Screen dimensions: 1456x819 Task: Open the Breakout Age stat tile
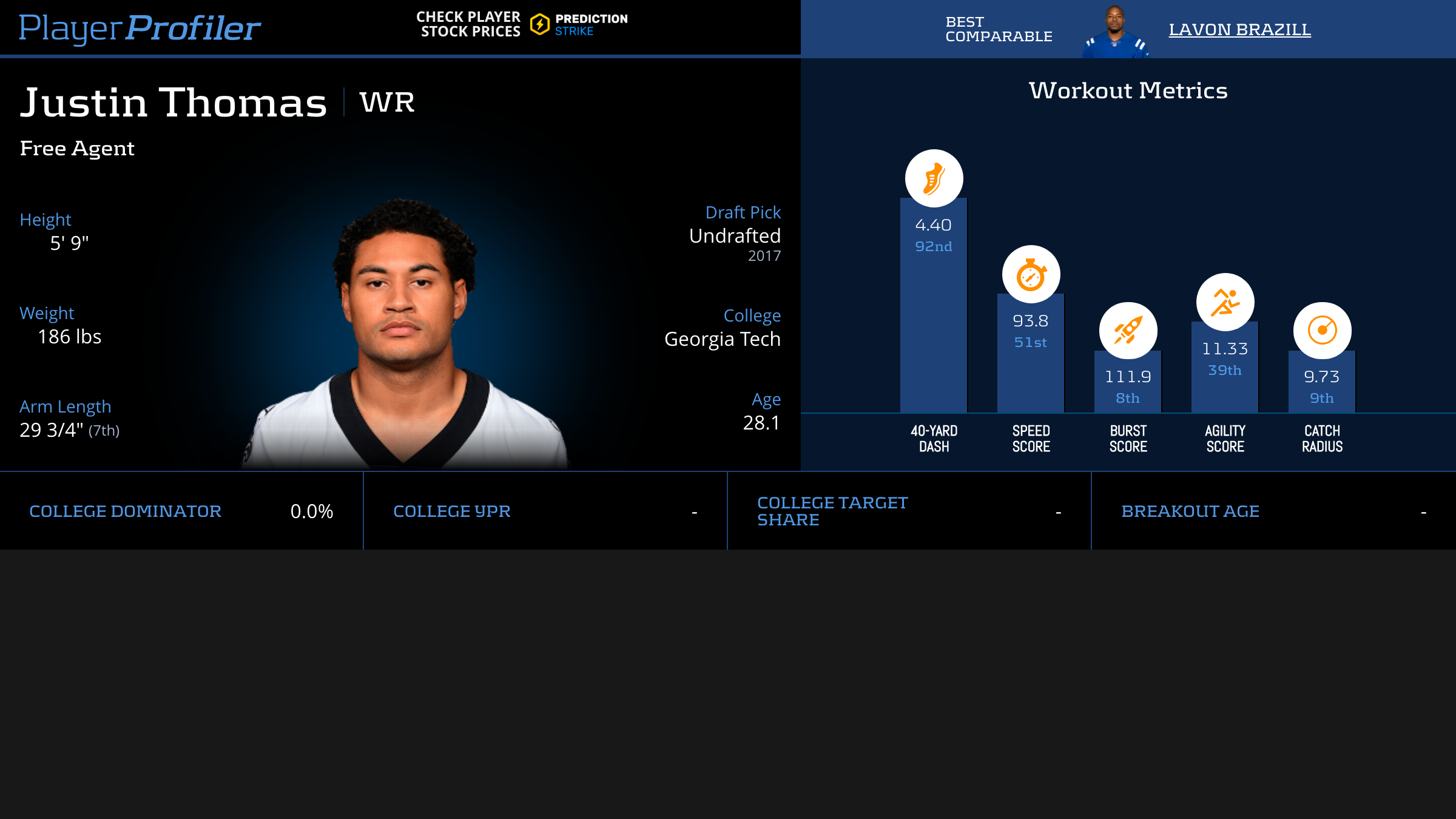1273,511
